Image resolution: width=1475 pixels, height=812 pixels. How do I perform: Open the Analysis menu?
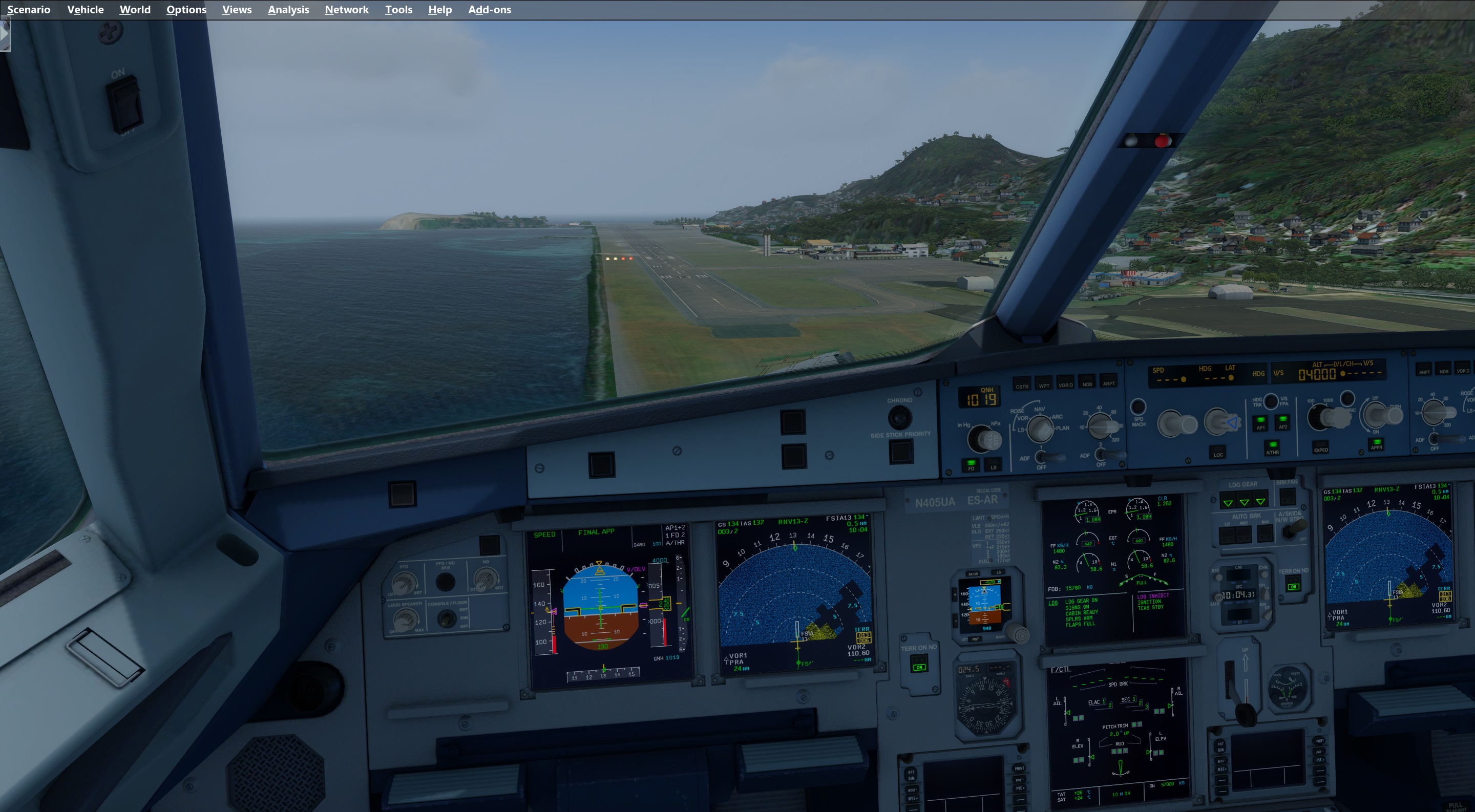tap(288, 10)
